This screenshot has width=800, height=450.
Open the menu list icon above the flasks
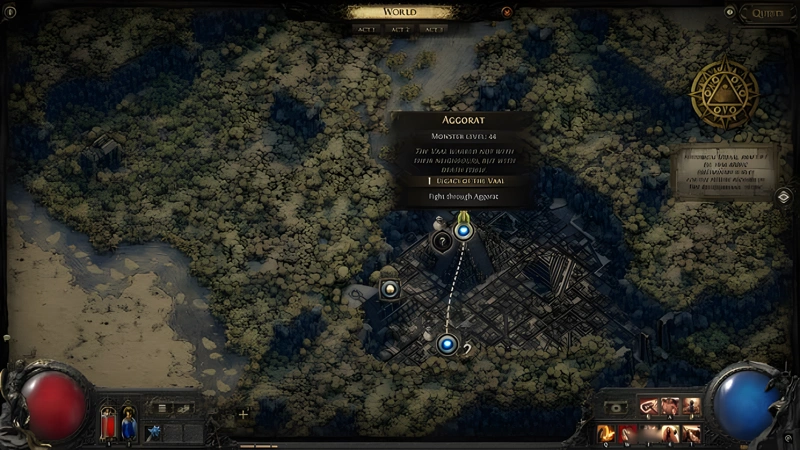[x=160, y=408]
